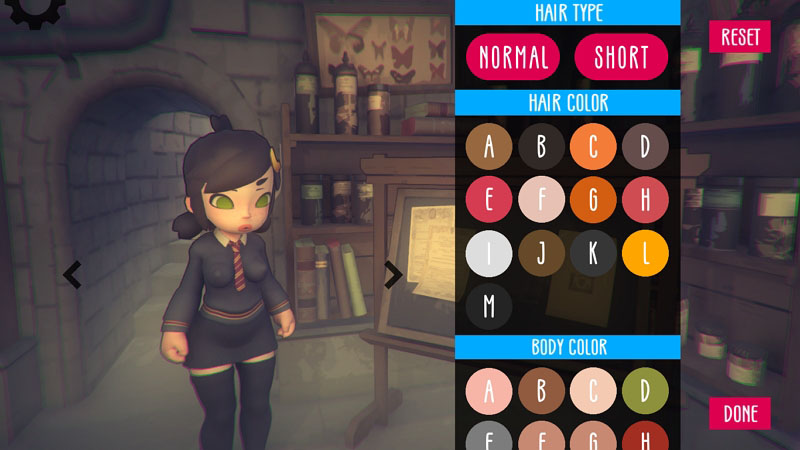Image resolution: width=800 pixels, height=450 pixels.
Task: Select hair color H rose swatch
Action: 645,200
